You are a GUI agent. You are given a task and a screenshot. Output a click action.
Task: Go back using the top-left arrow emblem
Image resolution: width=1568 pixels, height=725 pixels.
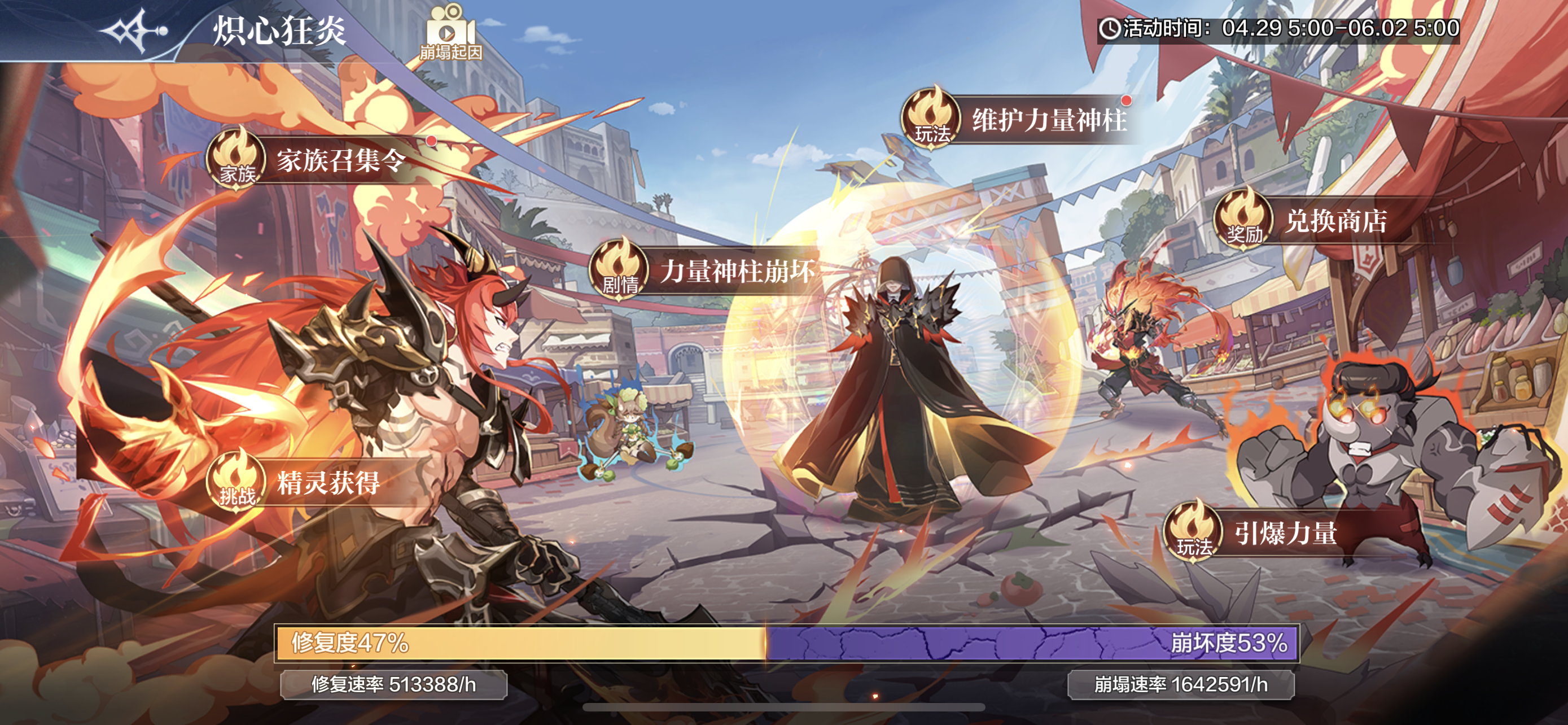click(133, 30)
